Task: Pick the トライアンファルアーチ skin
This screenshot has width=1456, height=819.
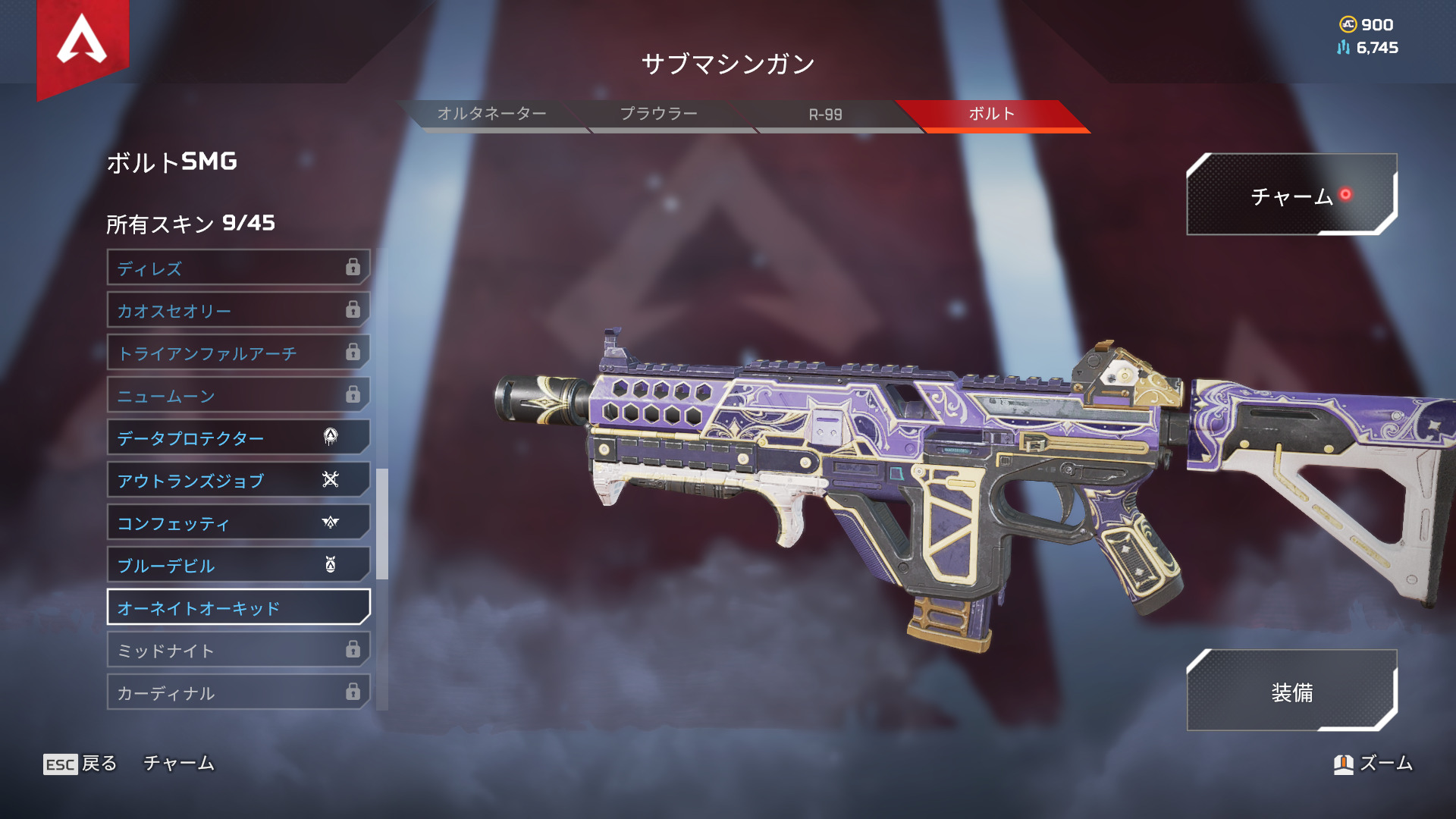Action: 238,353
